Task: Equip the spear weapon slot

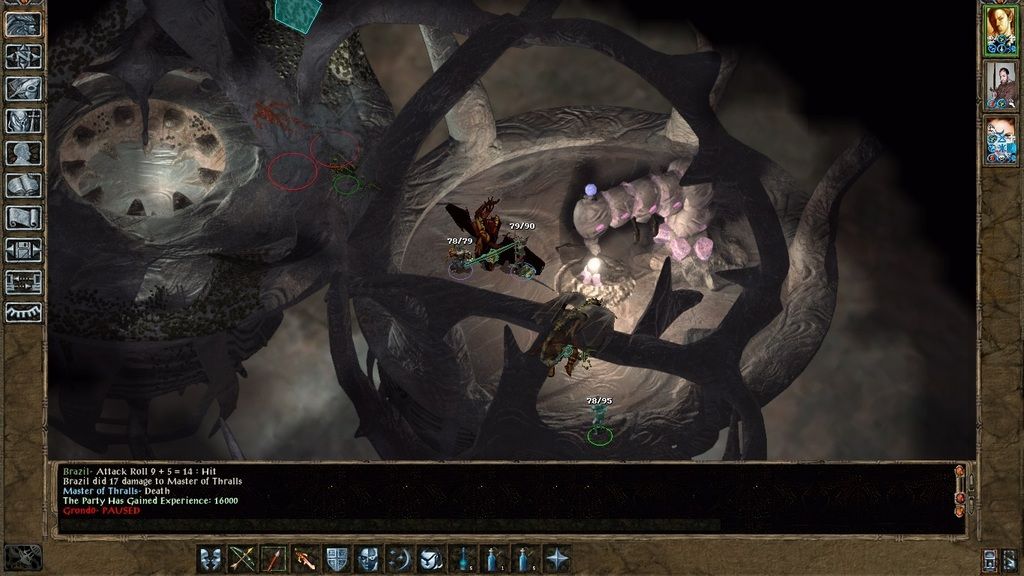Action: click(273, 559)
